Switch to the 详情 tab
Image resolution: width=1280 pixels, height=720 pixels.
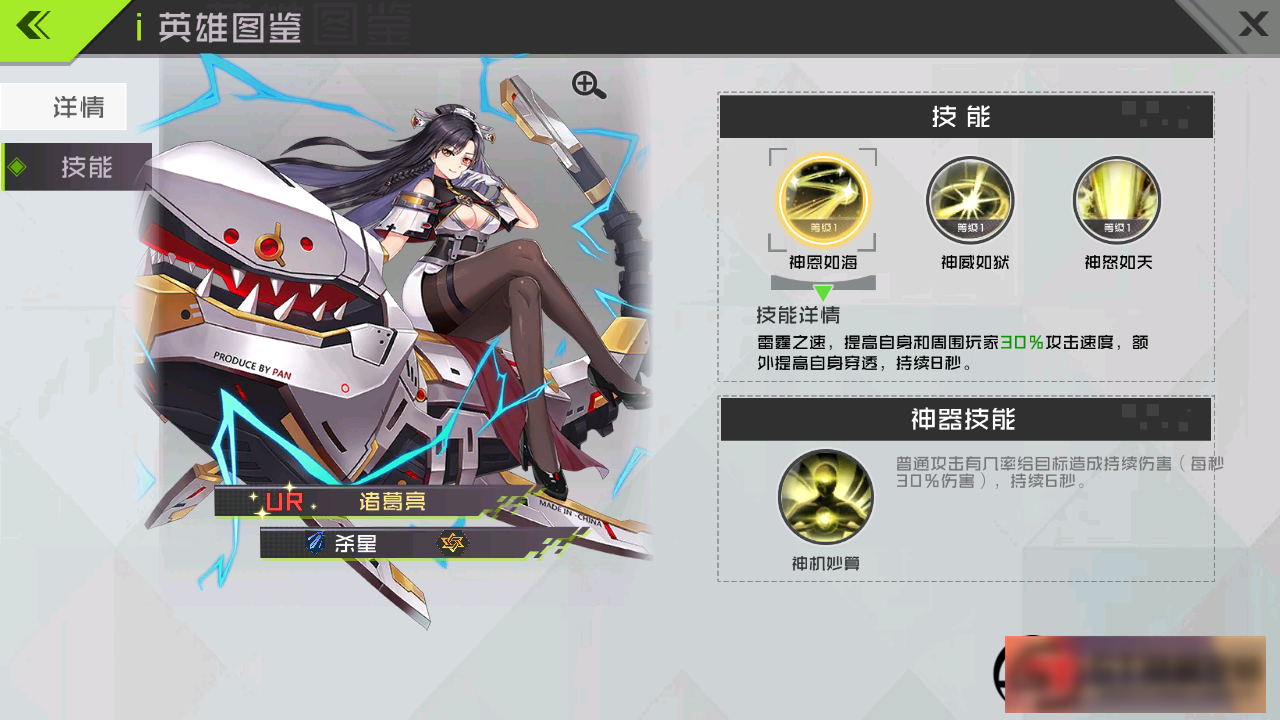pos(64,106)
